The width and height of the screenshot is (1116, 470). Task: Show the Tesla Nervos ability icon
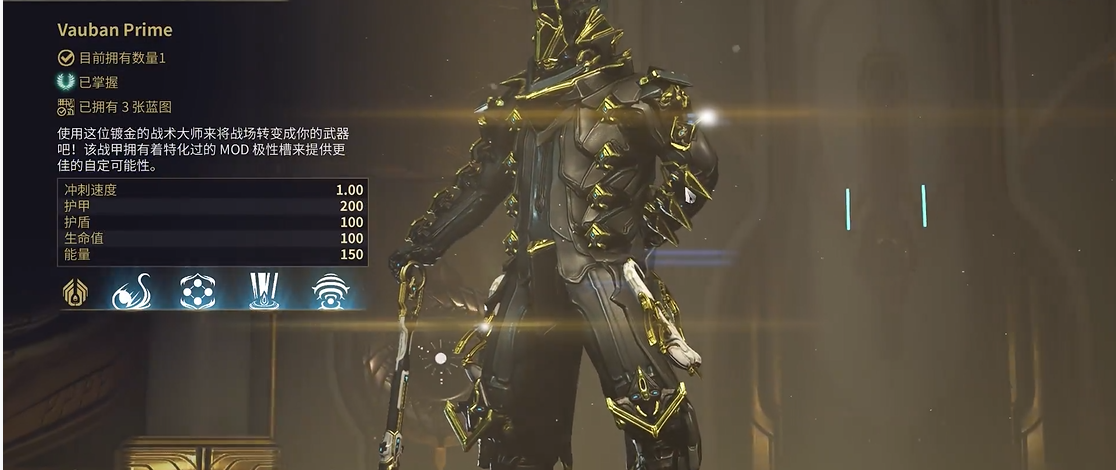(x=132, y=291)
